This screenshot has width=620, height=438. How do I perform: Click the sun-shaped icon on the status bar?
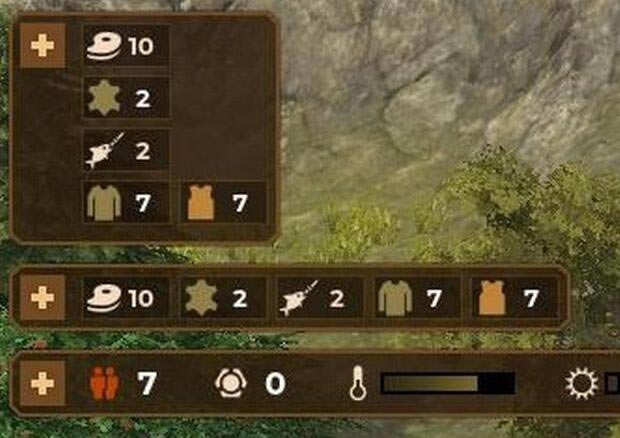coord(580,384)
